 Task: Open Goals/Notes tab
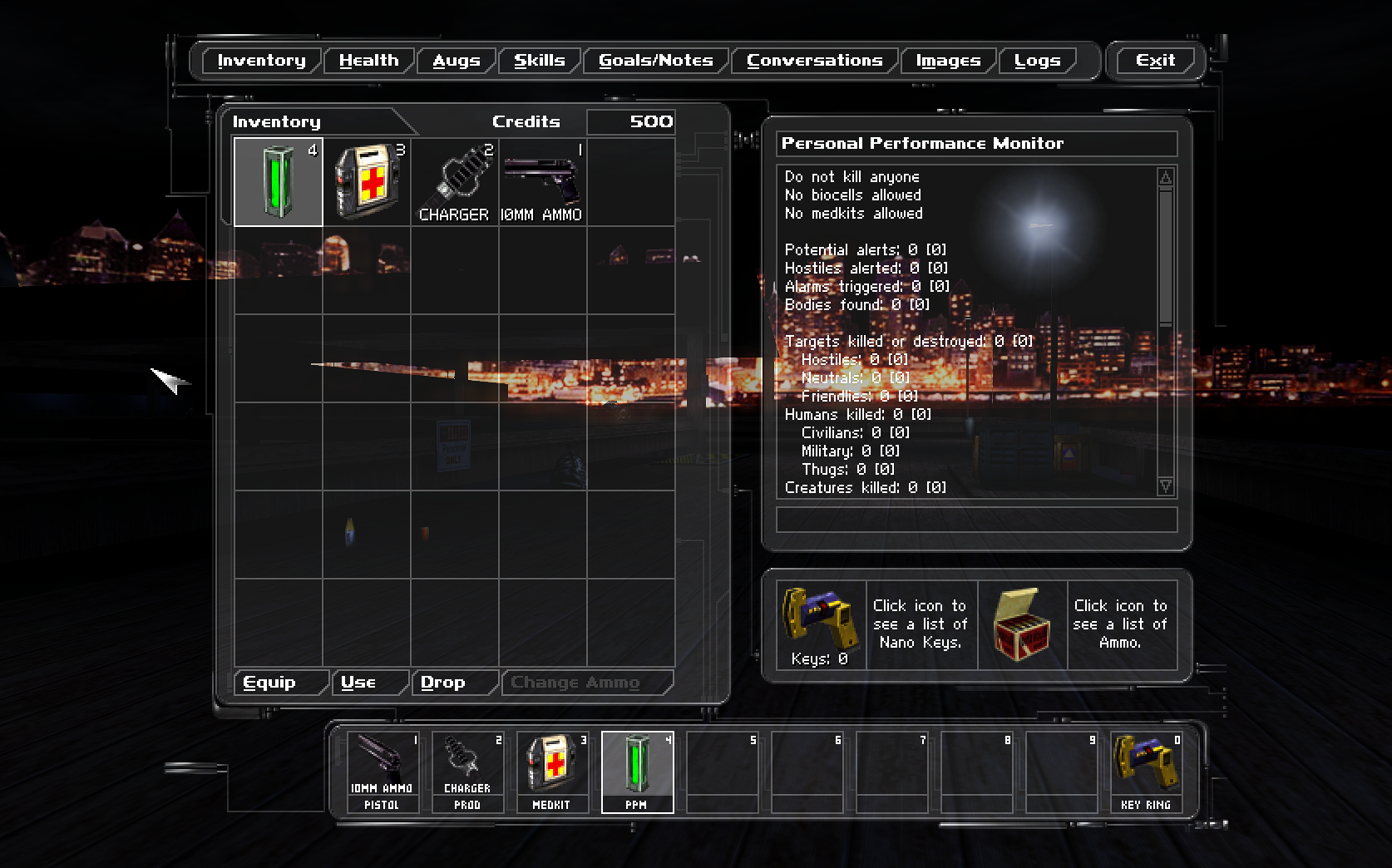[655, 61]
